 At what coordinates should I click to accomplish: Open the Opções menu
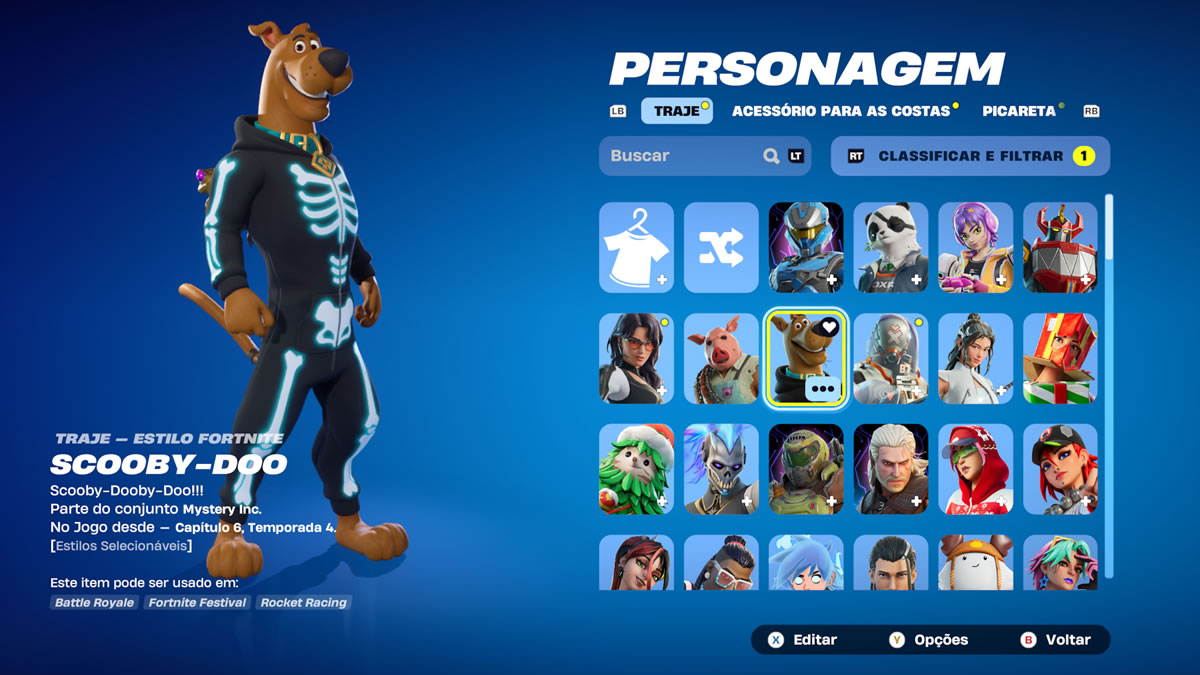tap(929, 640)
